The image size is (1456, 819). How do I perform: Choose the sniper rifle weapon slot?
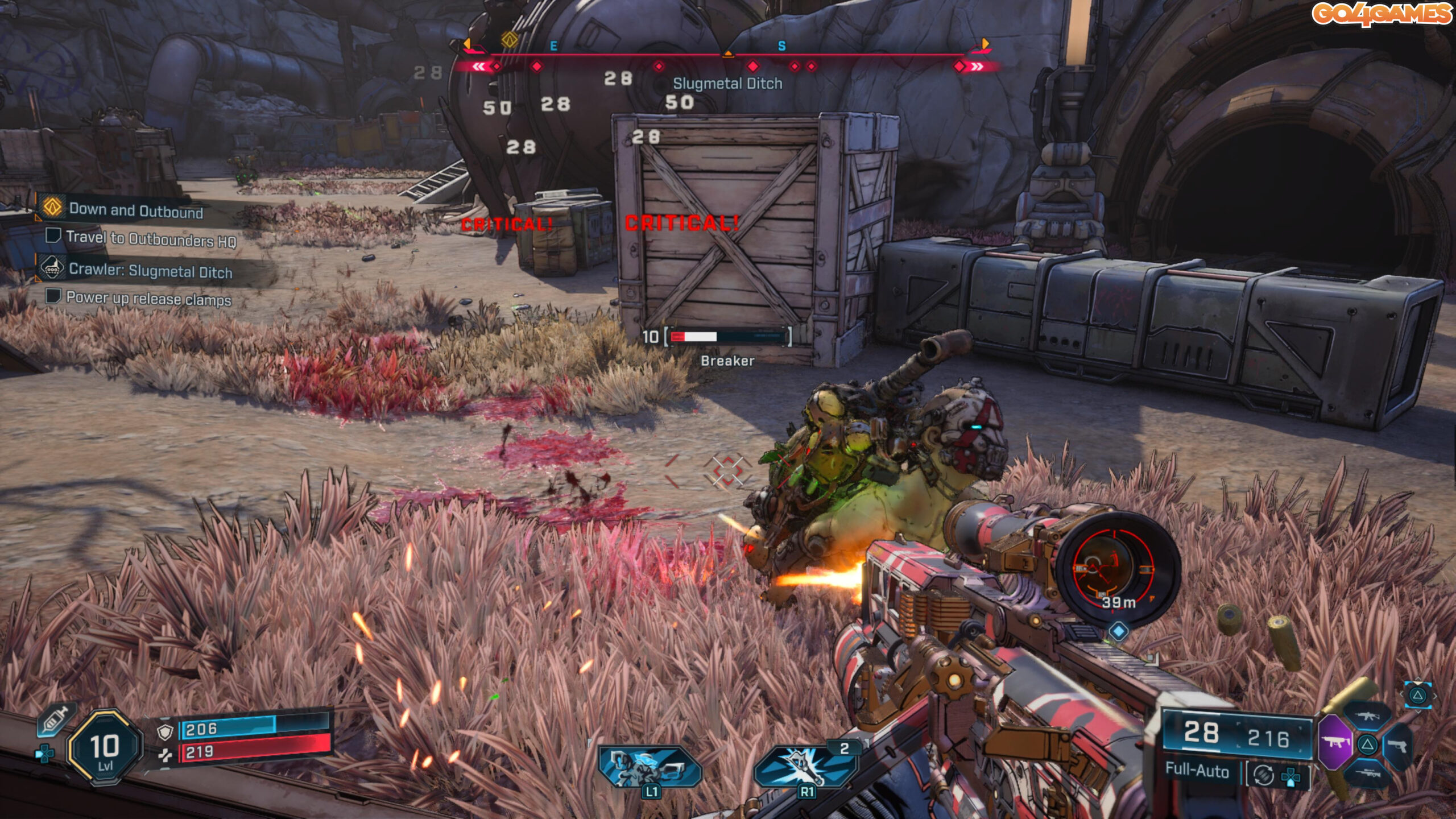coord(1367,772)
